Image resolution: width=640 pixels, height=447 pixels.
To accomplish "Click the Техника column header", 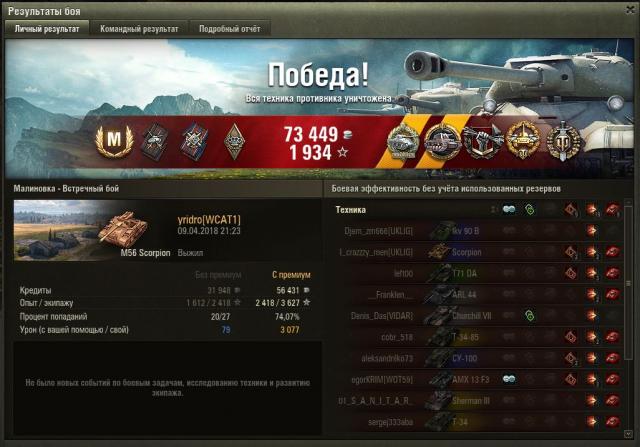I will [351, 210].
